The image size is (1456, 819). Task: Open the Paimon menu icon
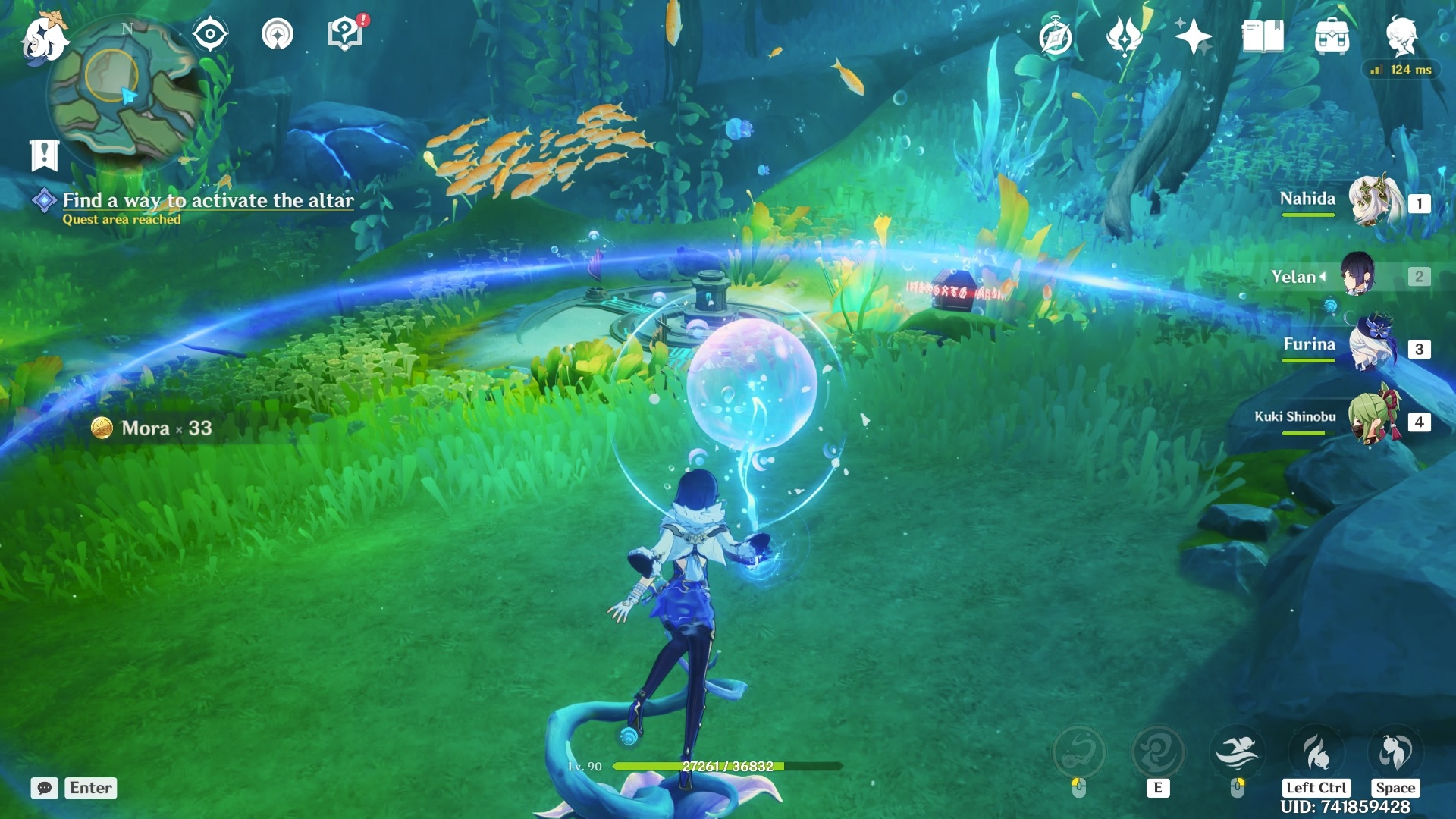(44, 38)
